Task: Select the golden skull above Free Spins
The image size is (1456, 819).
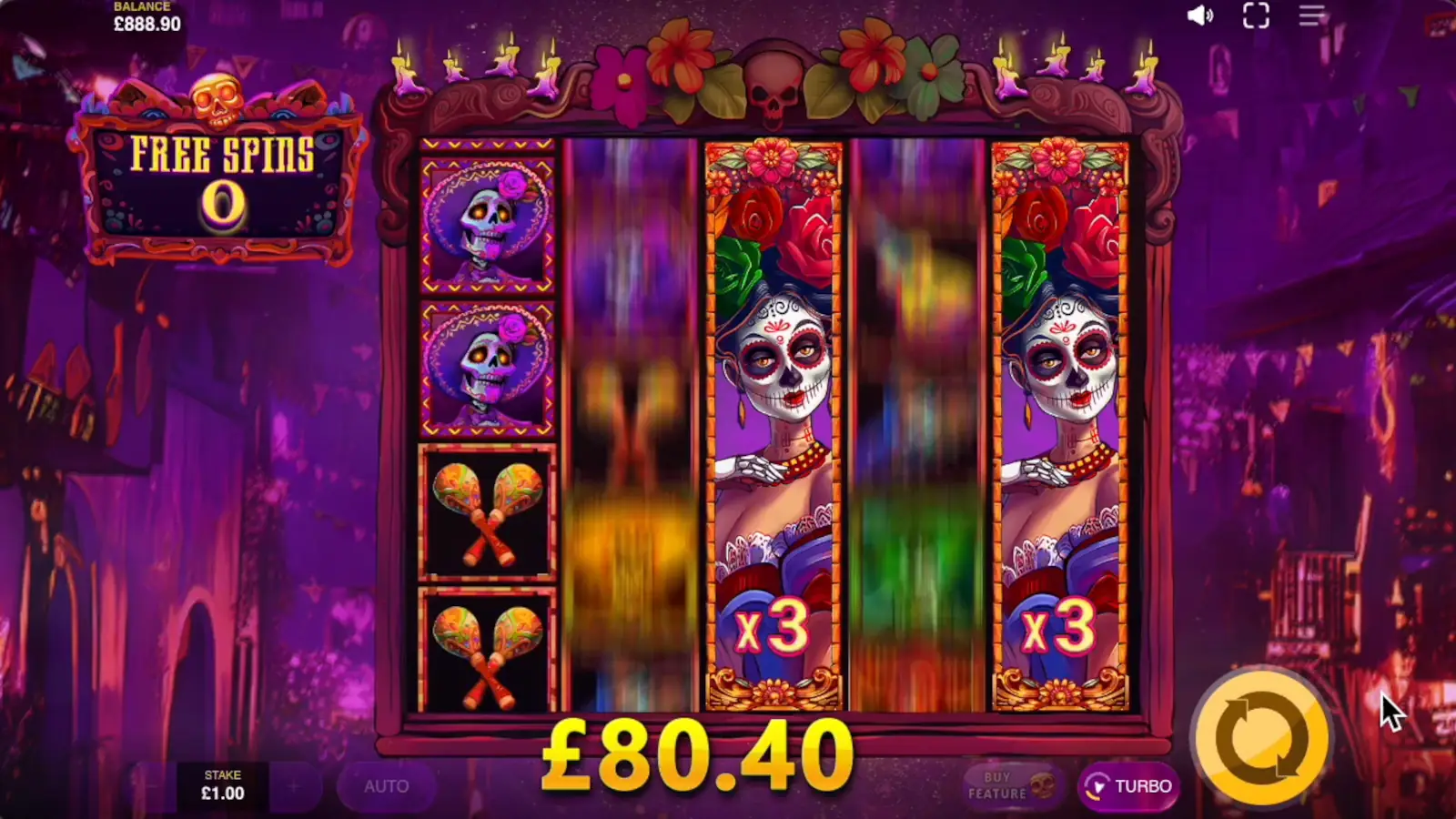Action: [x=217, y=100]
